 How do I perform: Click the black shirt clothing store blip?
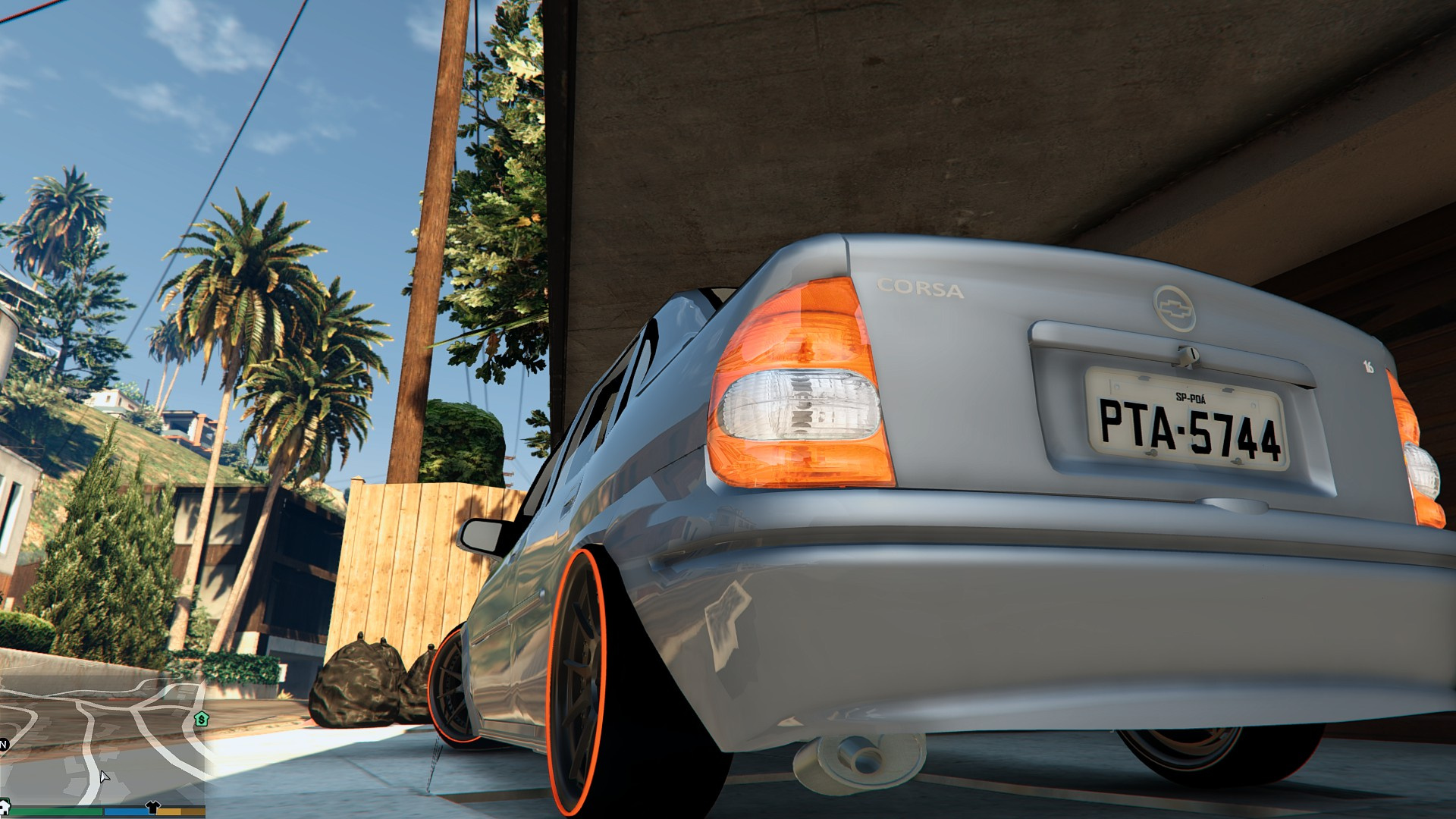(x=152, y=808)
